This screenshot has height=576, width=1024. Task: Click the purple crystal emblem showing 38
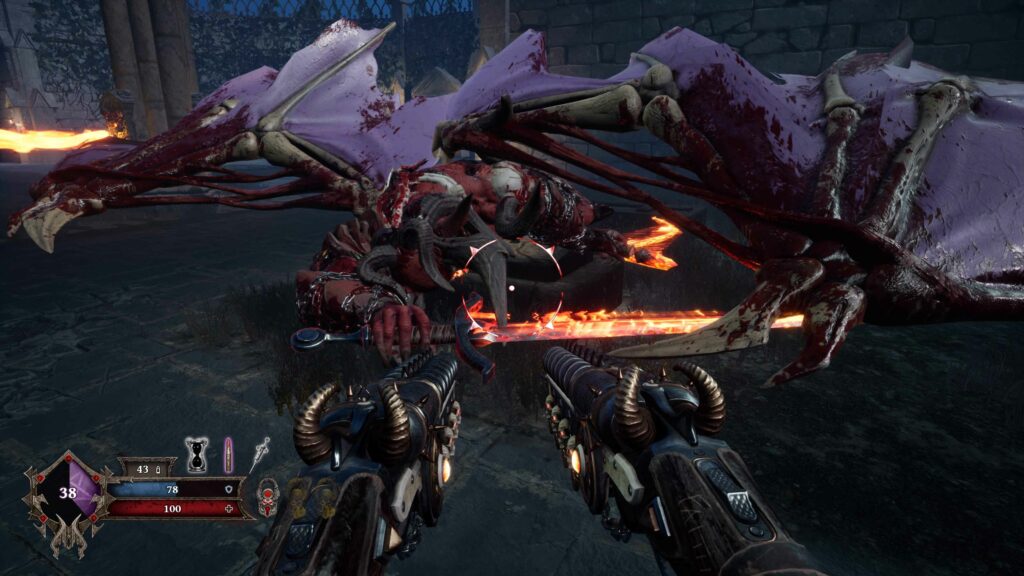click(69, 493)
